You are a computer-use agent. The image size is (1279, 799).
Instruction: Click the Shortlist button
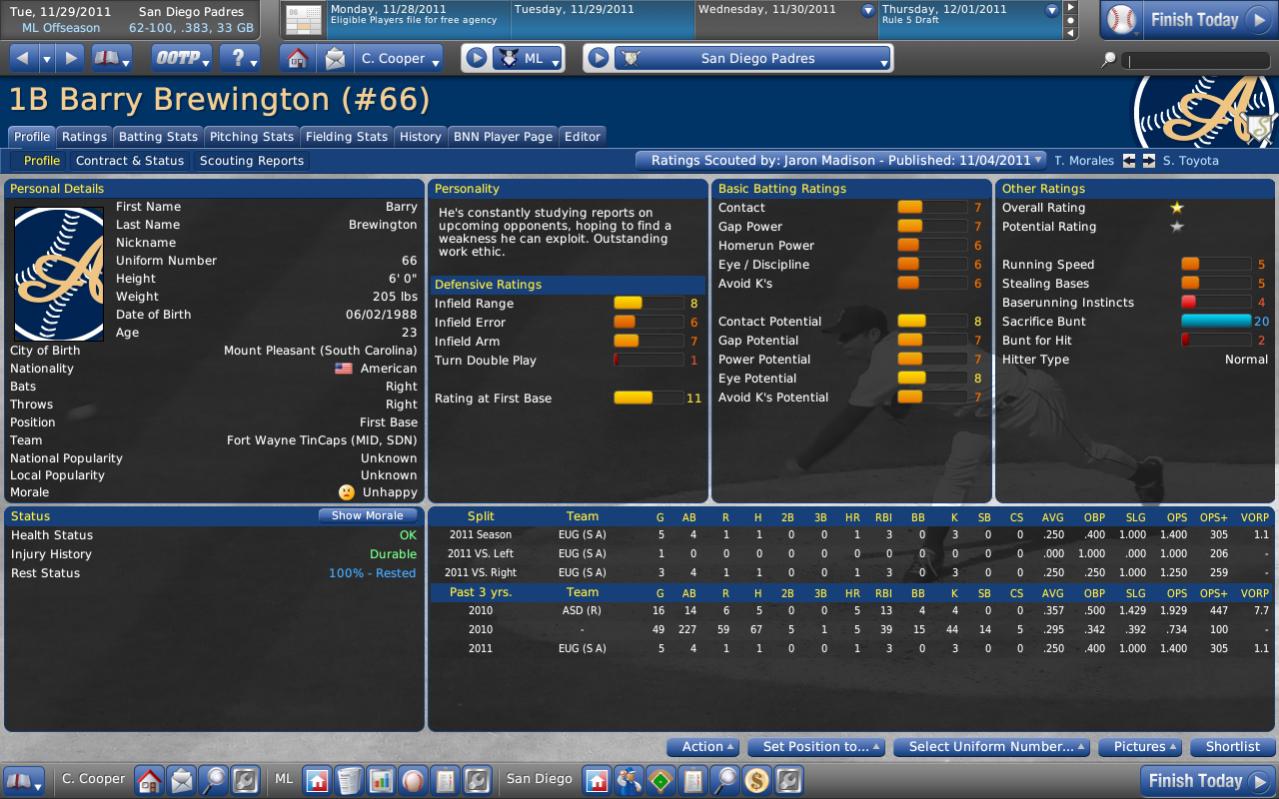pyautogui.click(x=1233, y=747)
